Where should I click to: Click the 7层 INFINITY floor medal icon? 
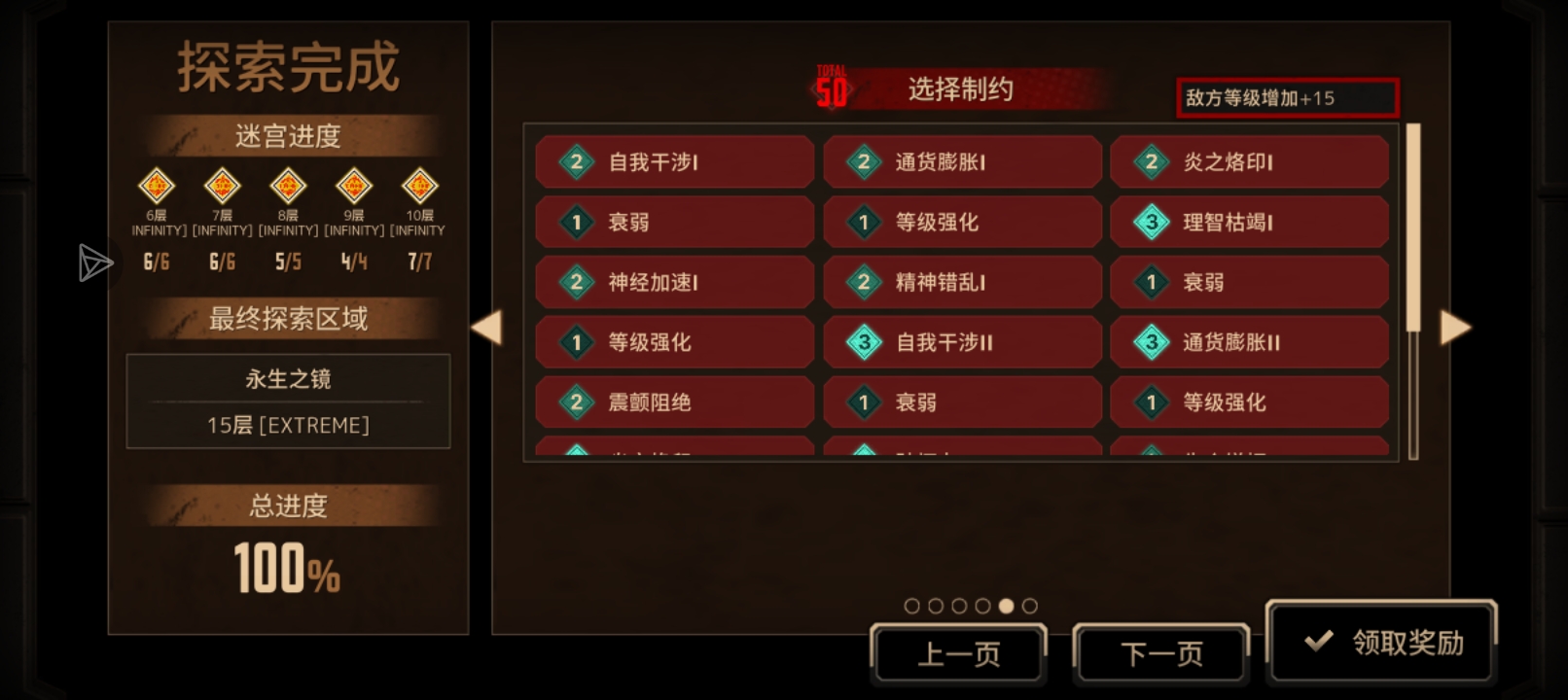click(x=222, y=187)
